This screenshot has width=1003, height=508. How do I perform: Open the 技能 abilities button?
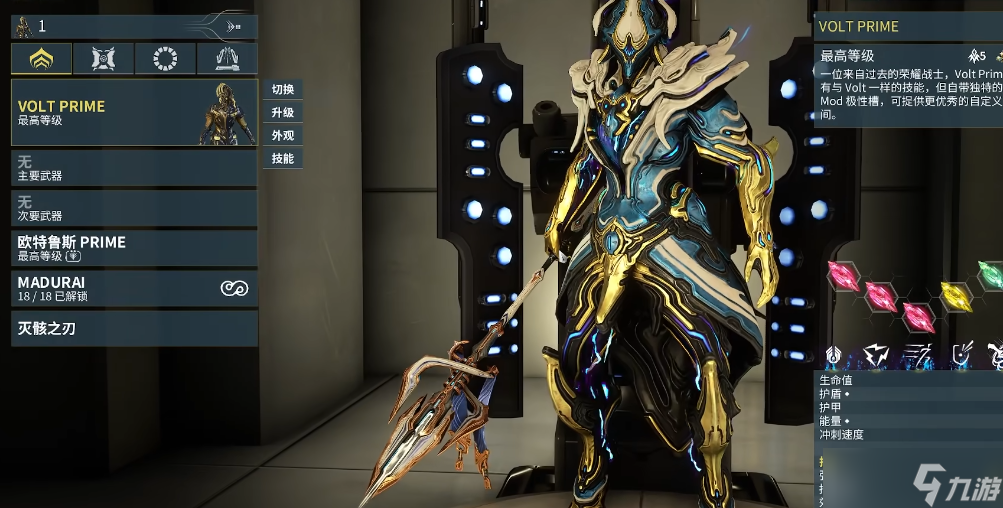[283, 159]
